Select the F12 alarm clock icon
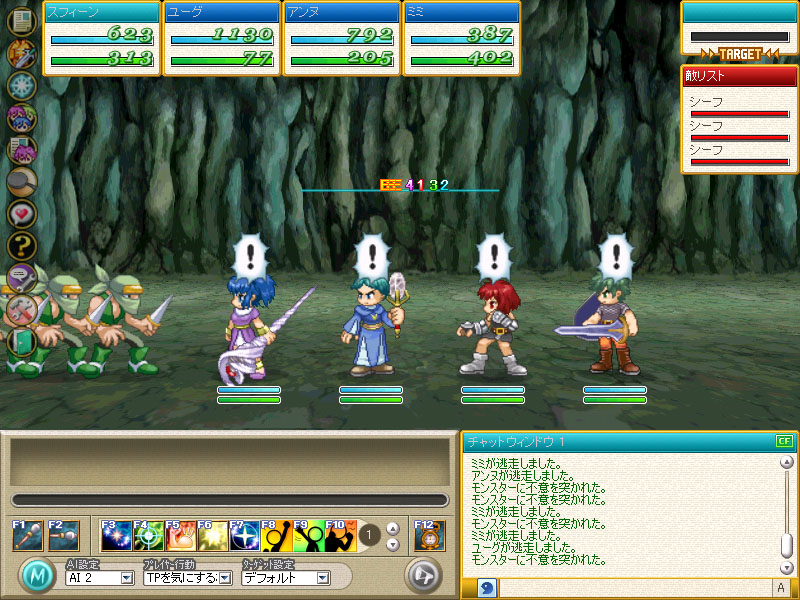This screenshot has height=600, width=800. [x=427, y=535]
